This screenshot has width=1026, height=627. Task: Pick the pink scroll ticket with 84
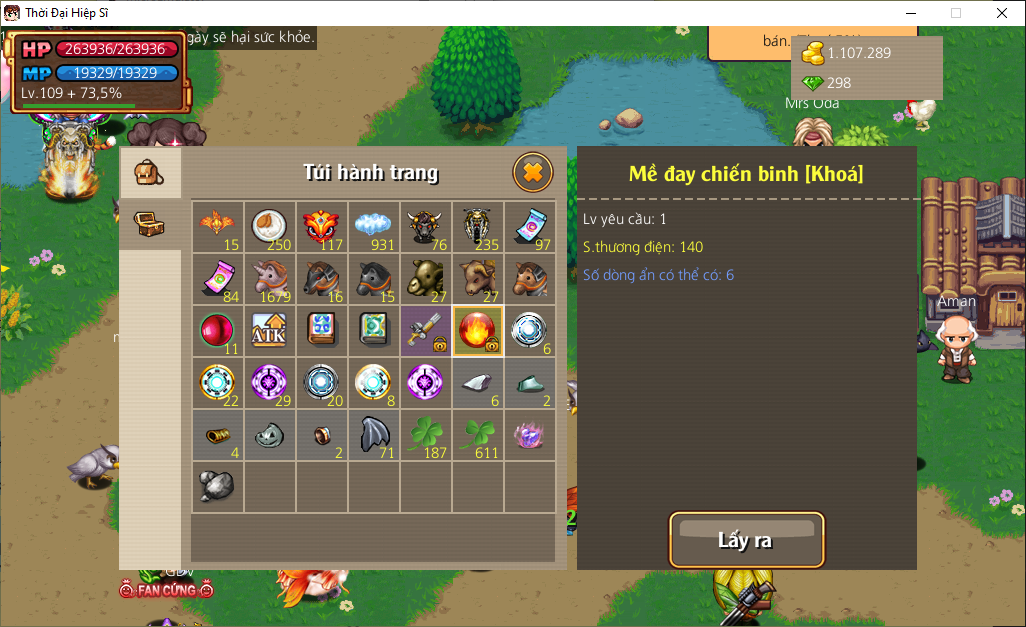point(218,279)
